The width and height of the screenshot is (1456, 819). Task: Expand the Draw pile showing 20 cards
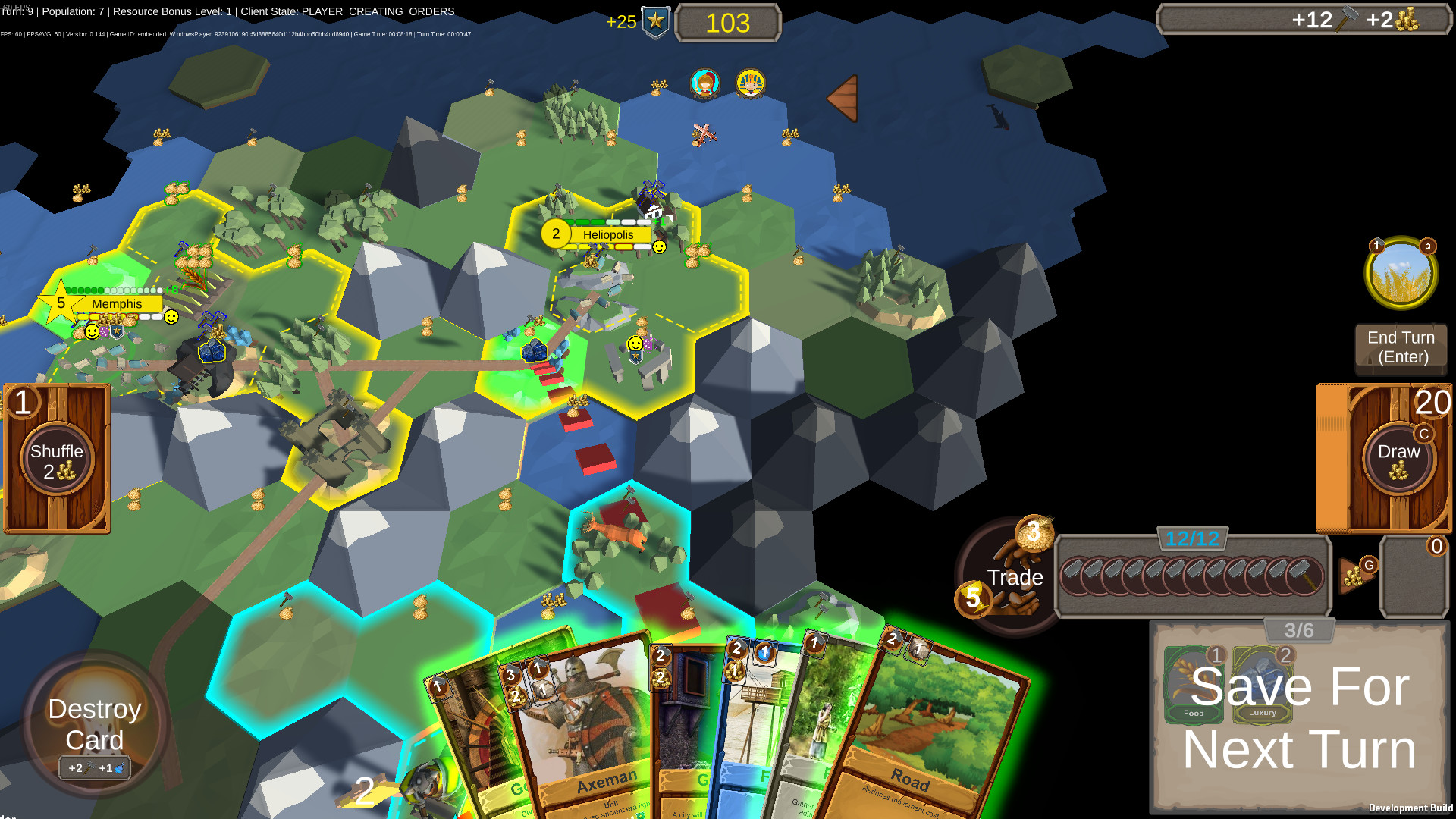(x=1401, y=455)
